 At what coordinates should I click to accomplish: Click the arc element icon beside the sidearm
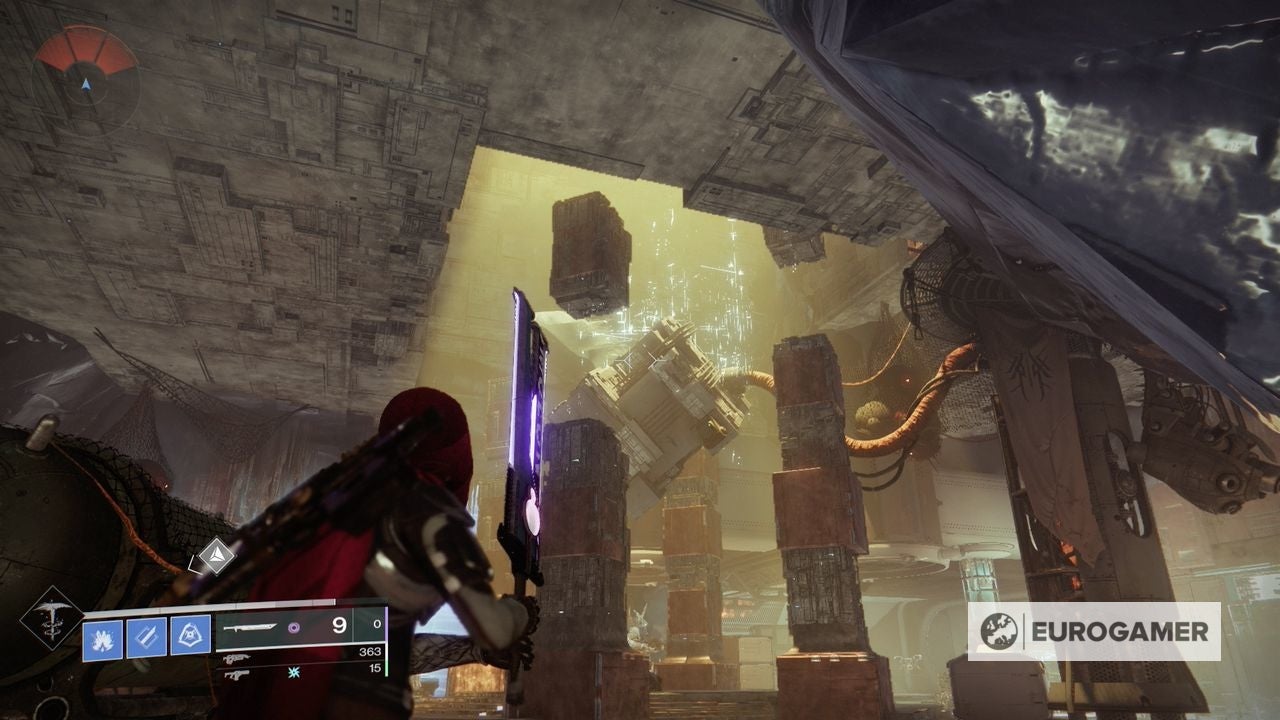coord(293,671)
